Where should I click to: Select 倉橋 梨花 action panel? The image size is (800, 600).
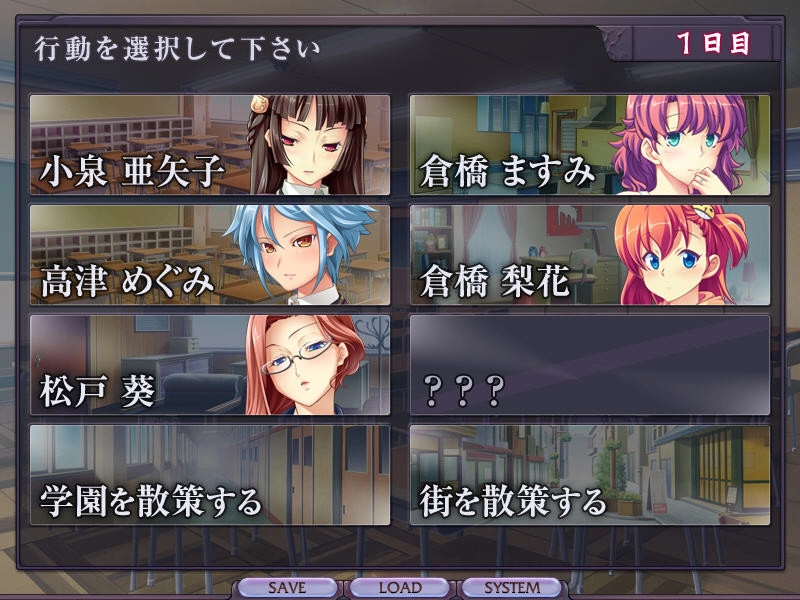tap(590, 255)
